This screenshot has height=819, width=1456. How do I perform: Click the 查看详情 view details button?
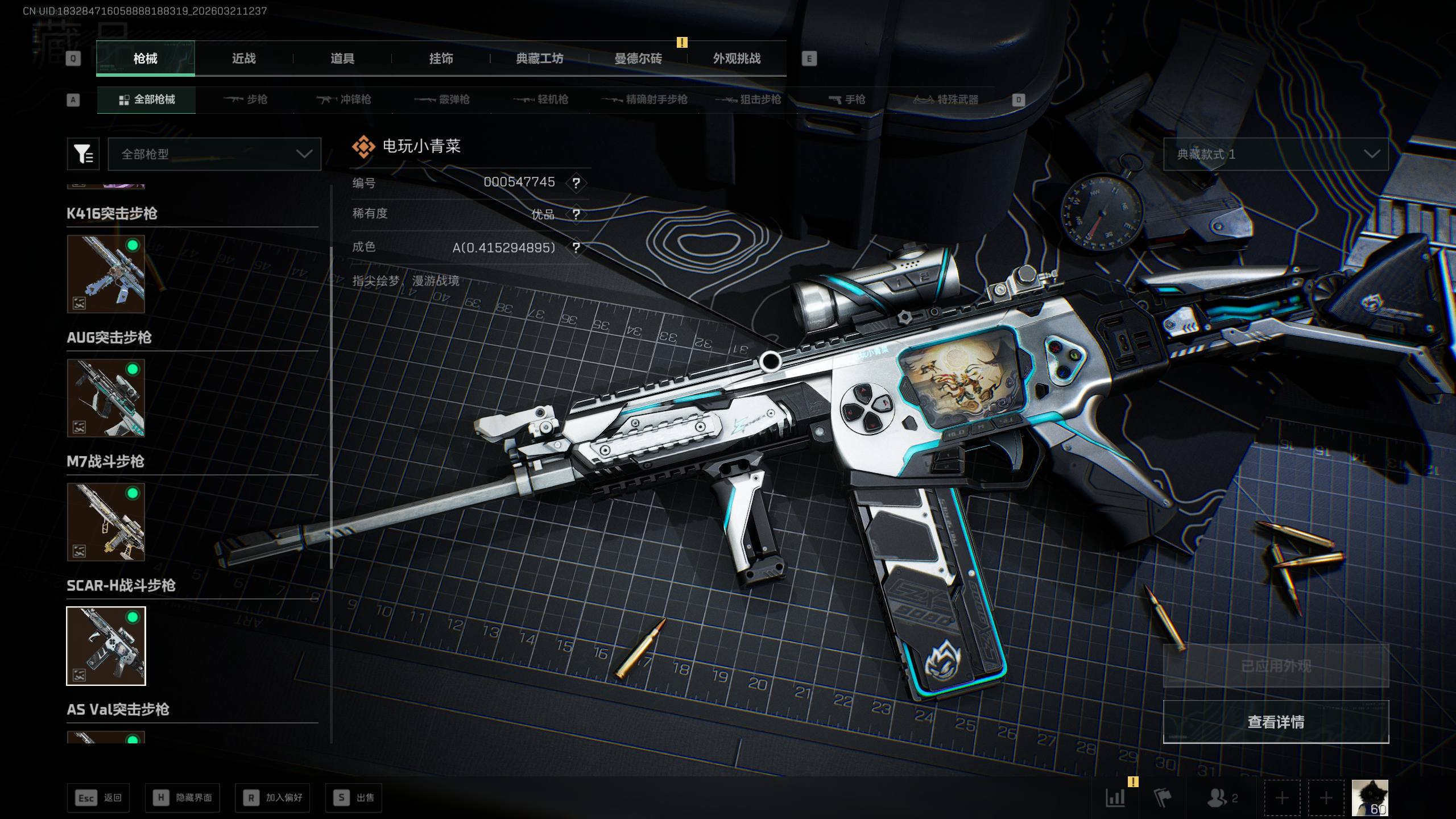pyautogui.click(x=1276, y=722)
